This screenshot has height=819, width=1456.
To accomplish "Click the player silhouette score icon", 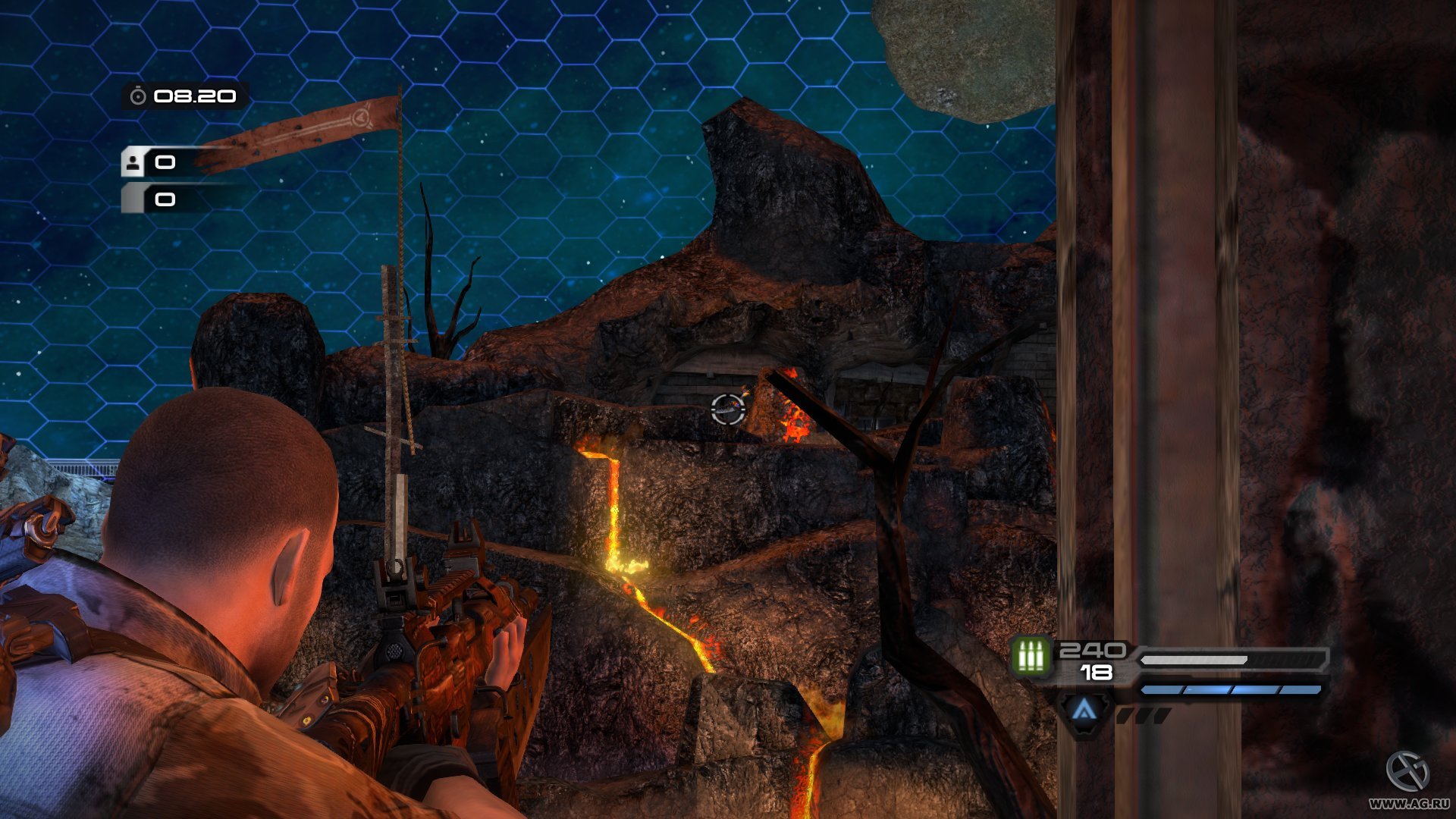I will (134, 162).
